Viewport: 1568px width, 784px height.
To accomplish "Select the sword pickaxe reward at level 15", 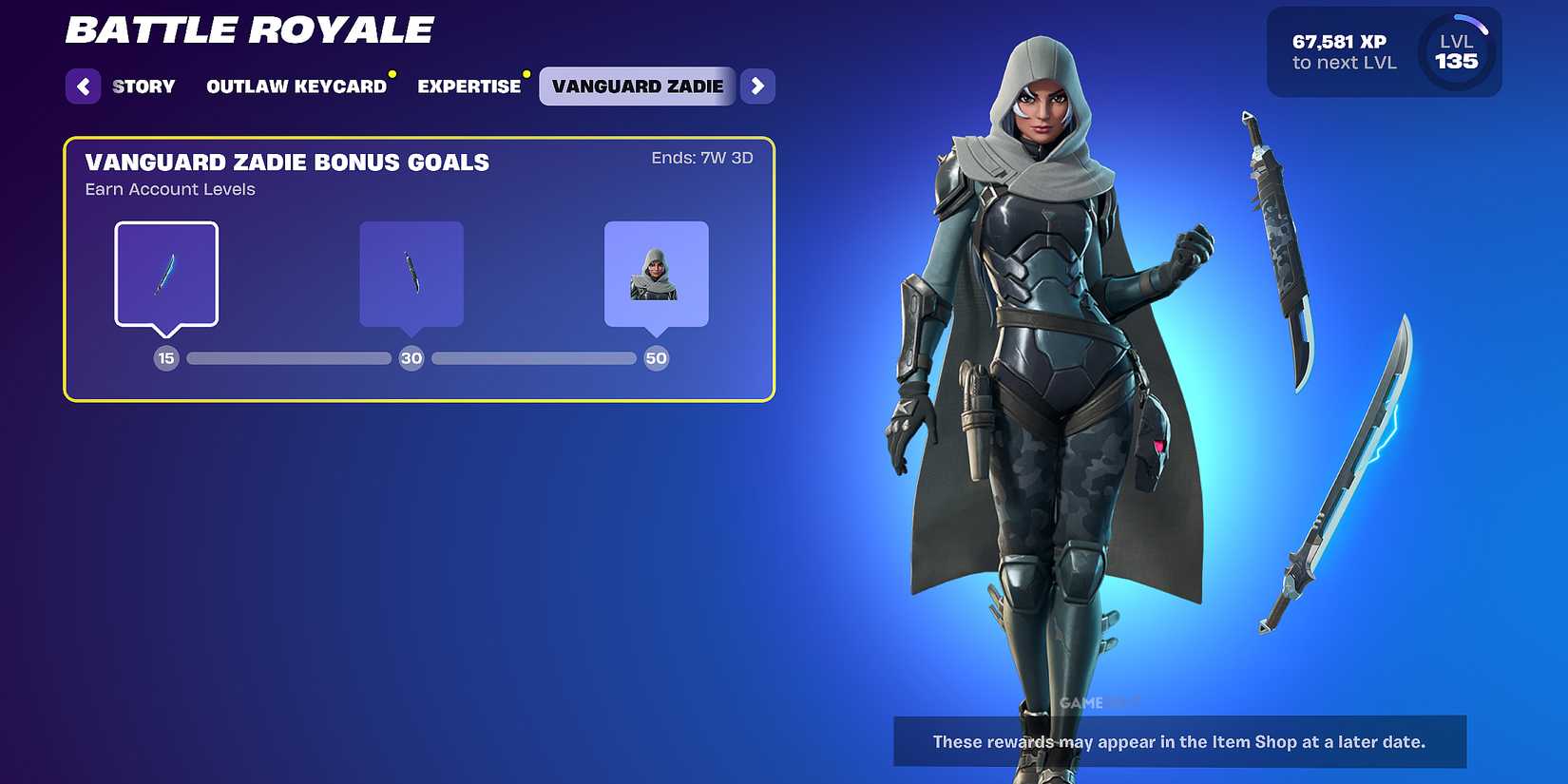I will coord(166,274).
